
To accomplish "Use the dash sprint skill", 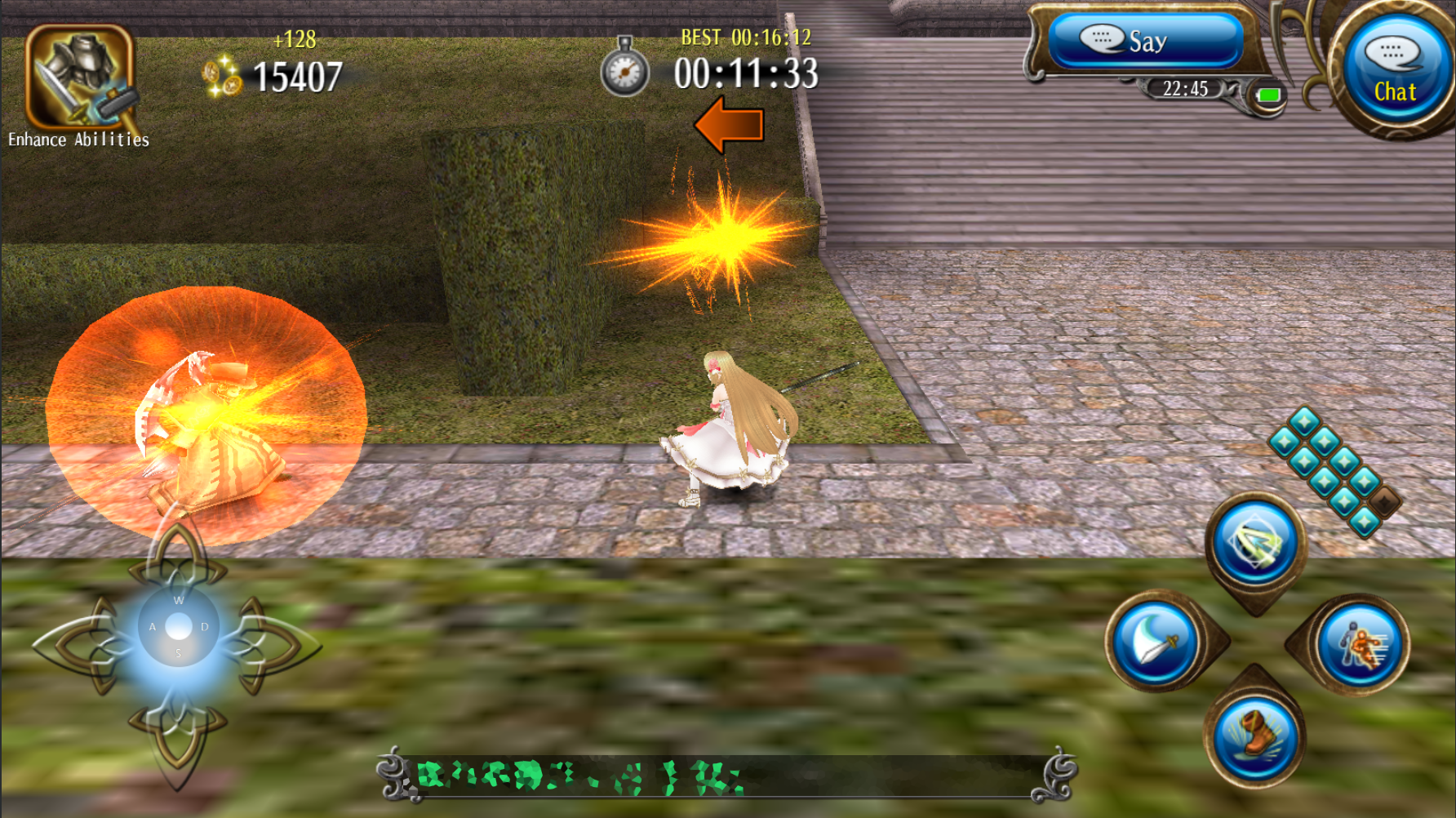I will [1360, 645].
